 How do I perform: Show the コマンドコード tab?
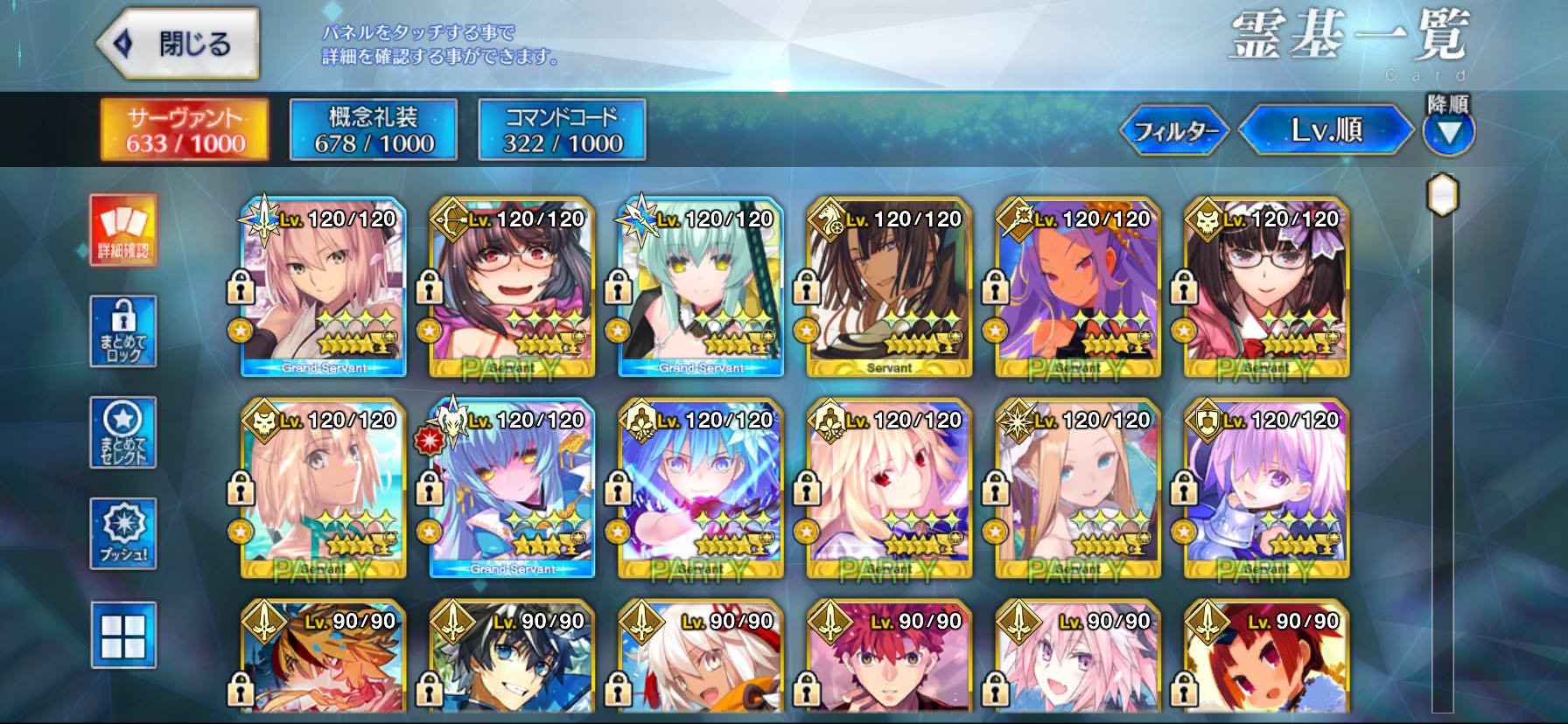(563, 129)
